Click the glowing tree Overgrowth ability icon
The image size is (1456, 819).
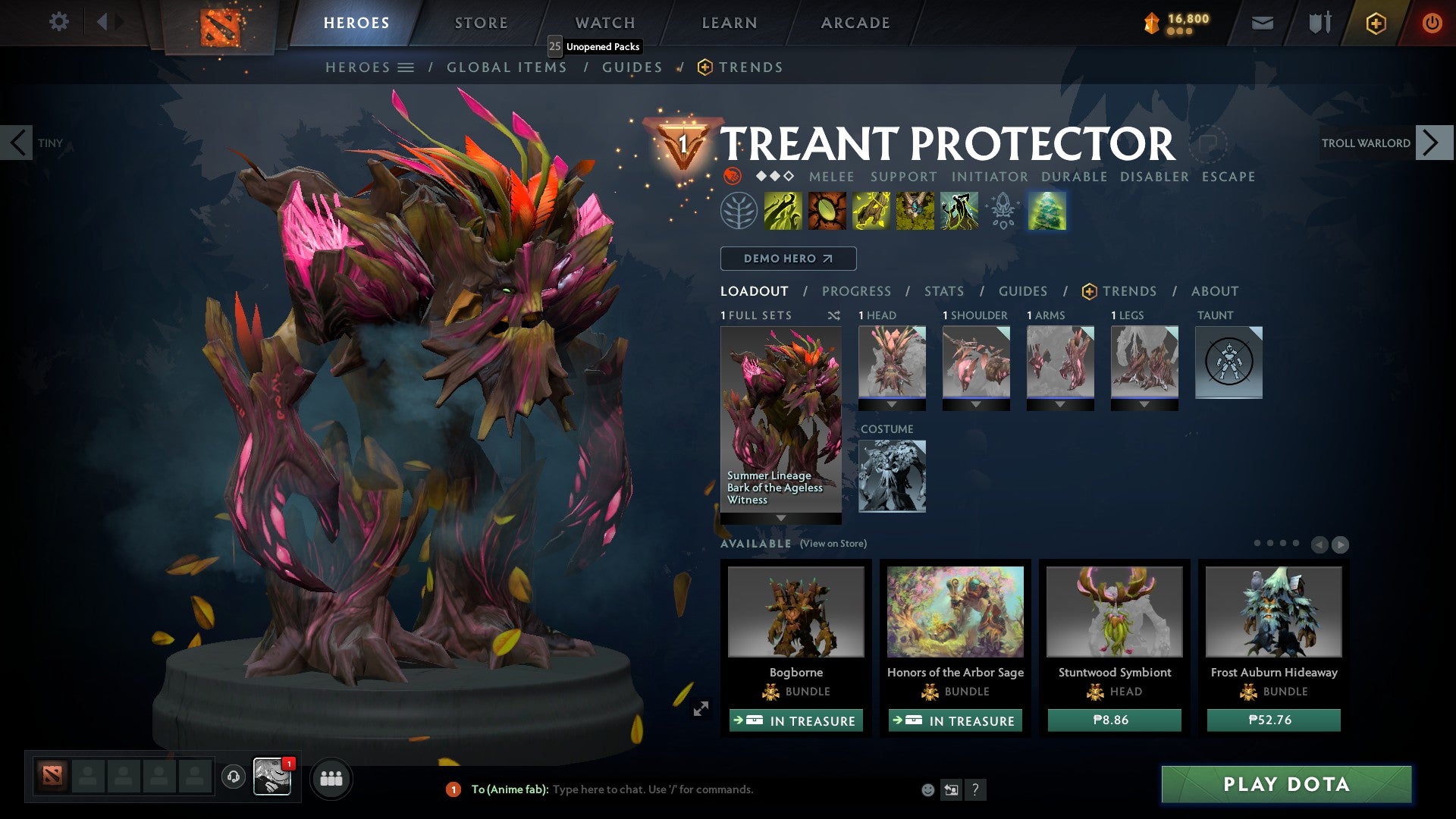click(1049, 213)
